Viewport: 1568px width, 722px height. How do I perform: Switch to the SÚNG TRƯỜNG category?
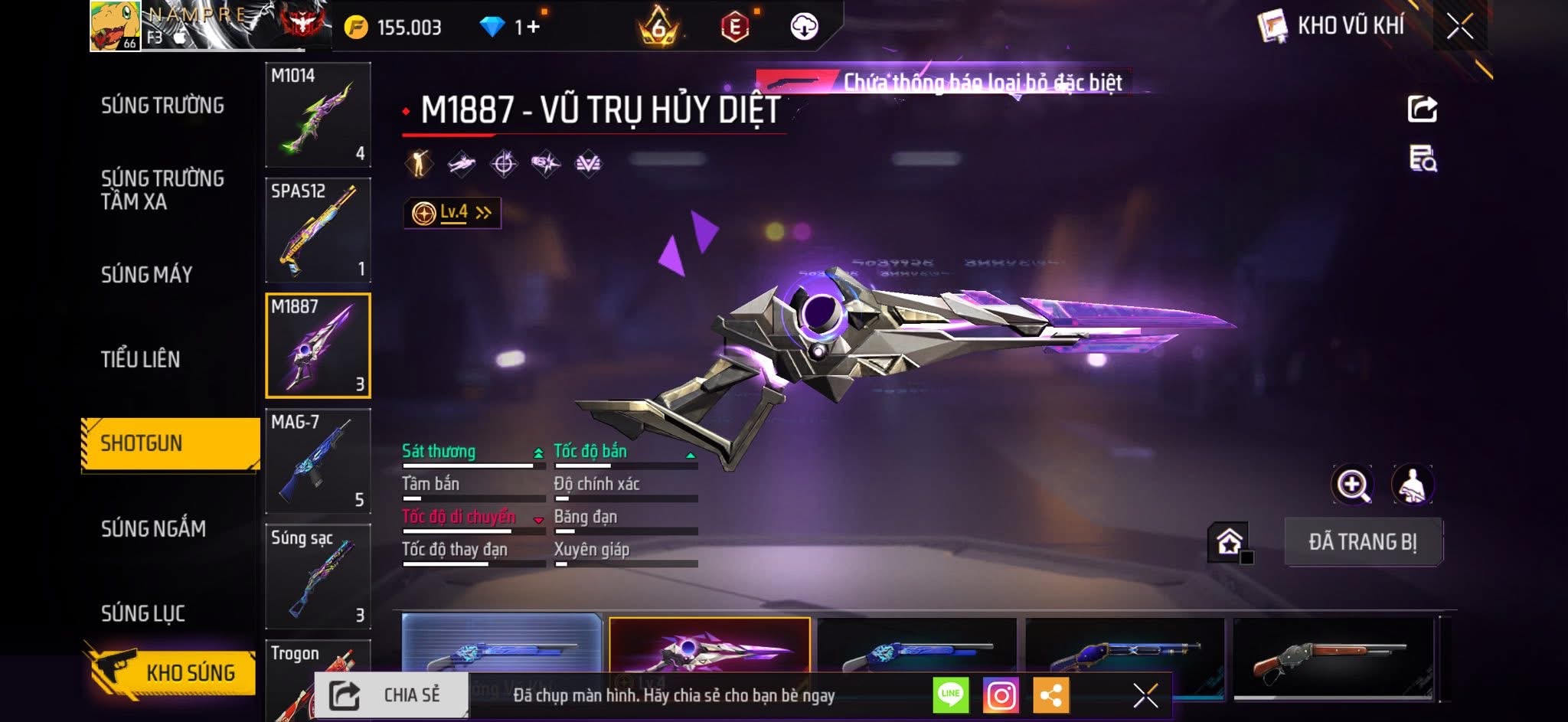click(162, 106)
